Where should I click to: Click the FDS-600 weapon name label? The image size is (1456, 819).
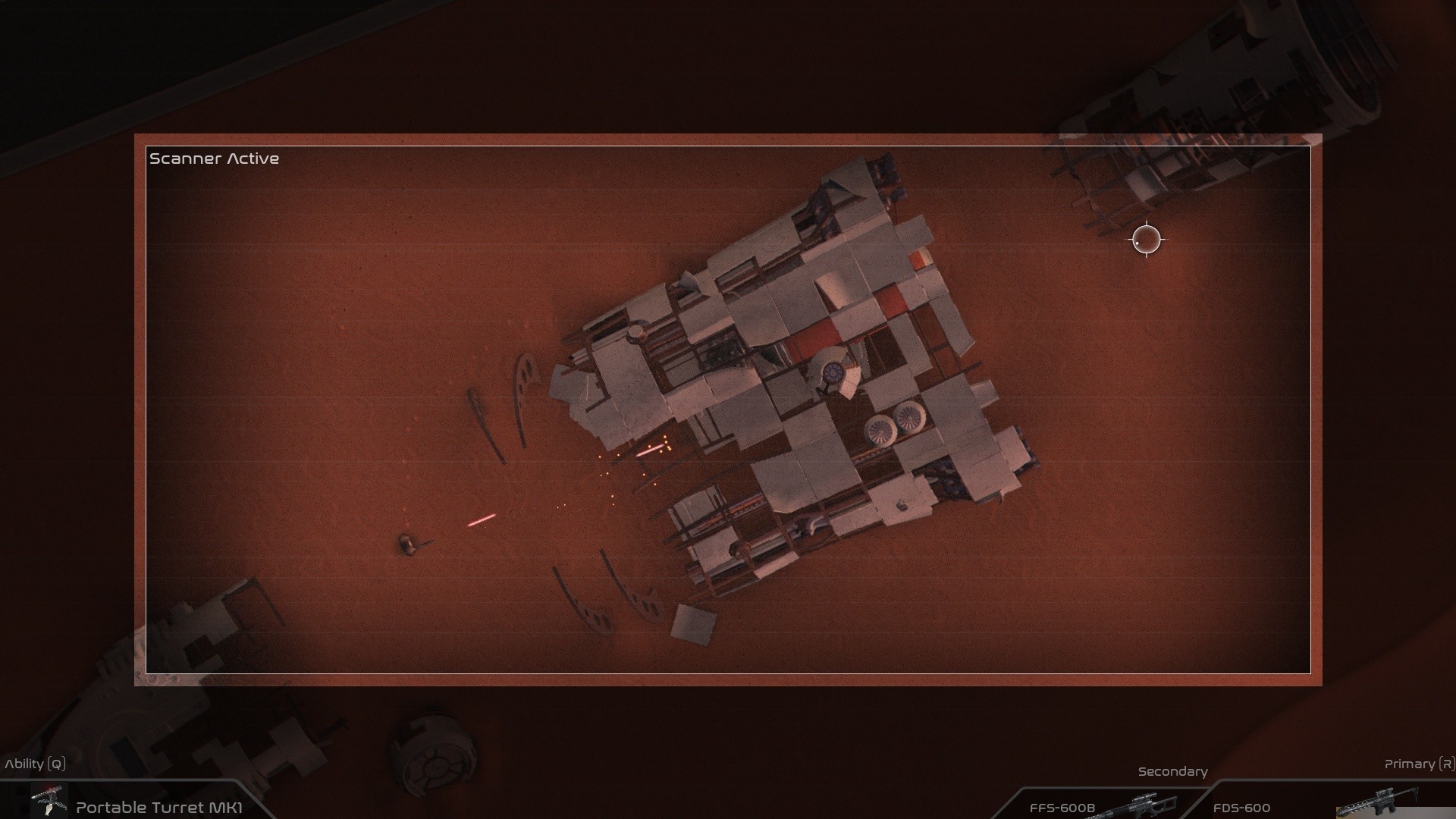(1244, 808)
